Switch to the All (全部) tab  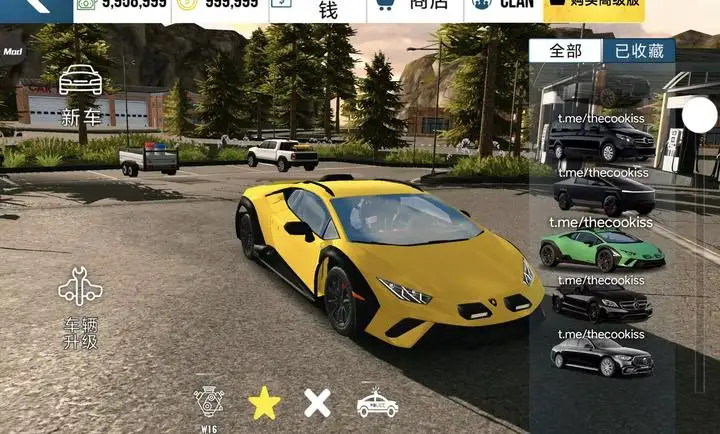click(x=566, y=51)
